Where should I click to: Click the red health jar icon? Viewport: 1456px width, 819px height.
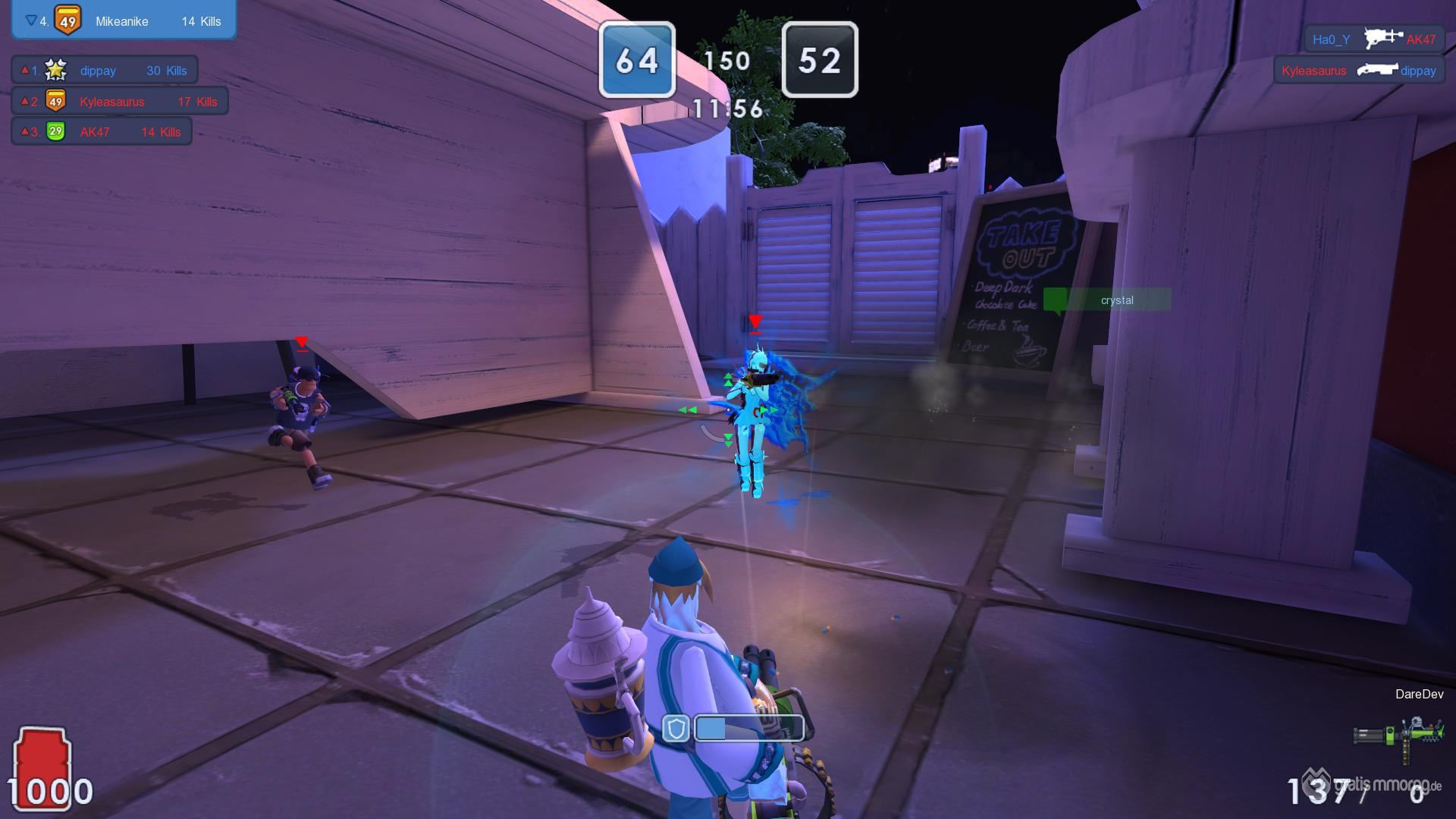tap(42, 762)
